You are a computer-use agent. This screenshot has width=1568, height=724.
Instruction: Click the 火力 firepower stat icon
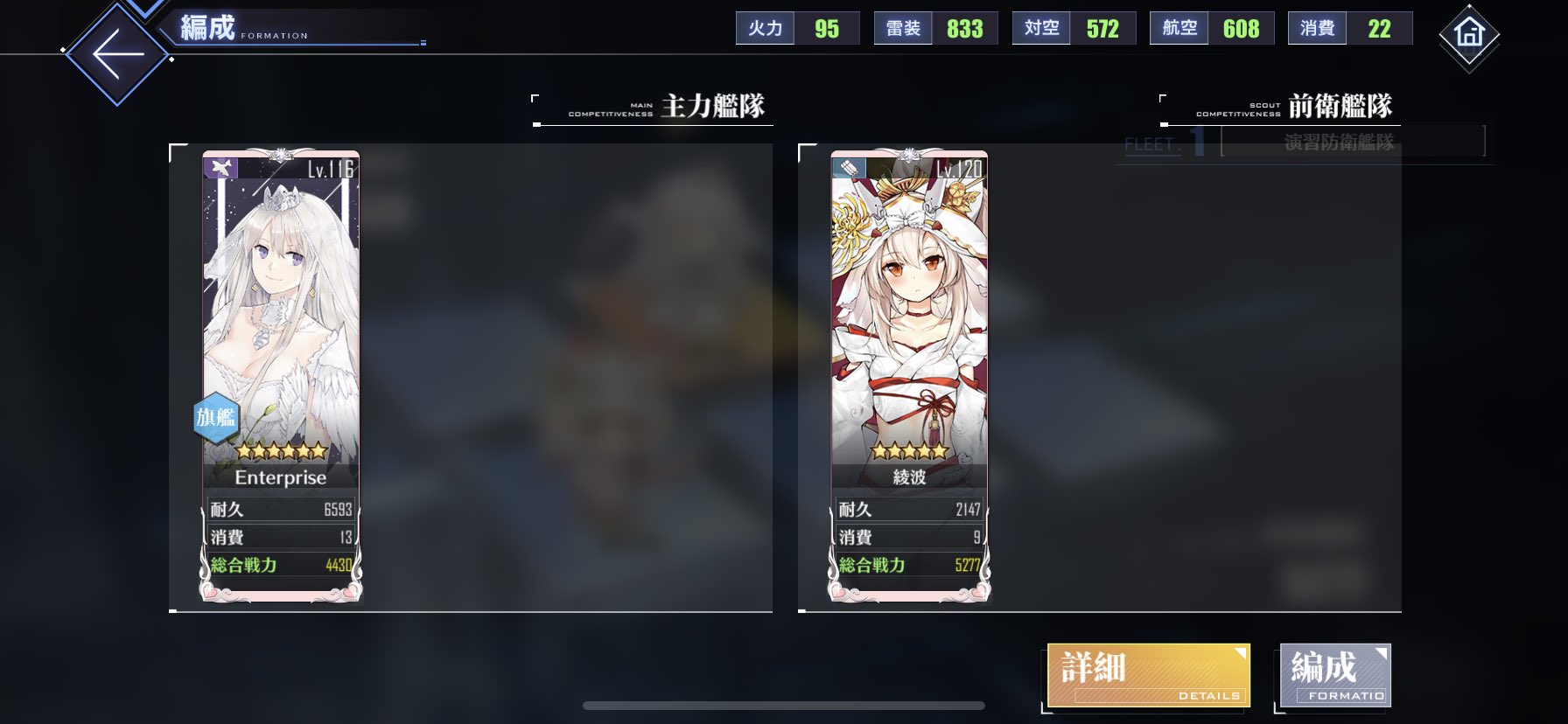pos(765,27)
